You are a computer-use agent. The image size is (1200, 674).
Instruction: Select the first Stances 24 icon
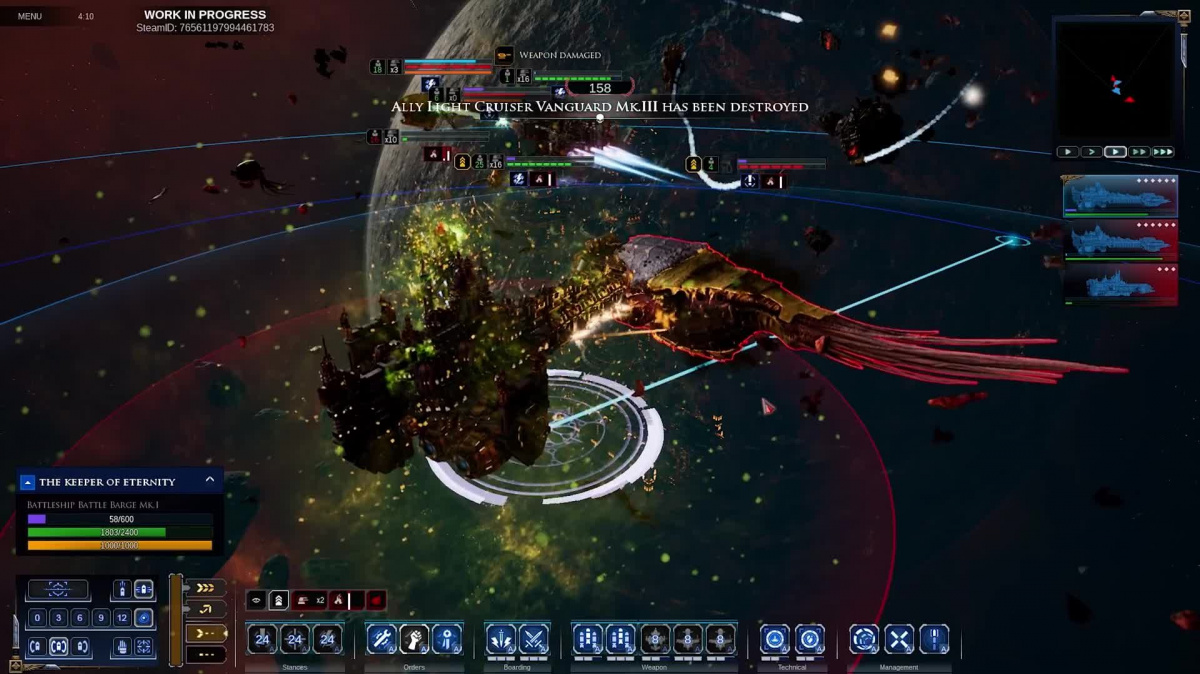coord(263,638)
